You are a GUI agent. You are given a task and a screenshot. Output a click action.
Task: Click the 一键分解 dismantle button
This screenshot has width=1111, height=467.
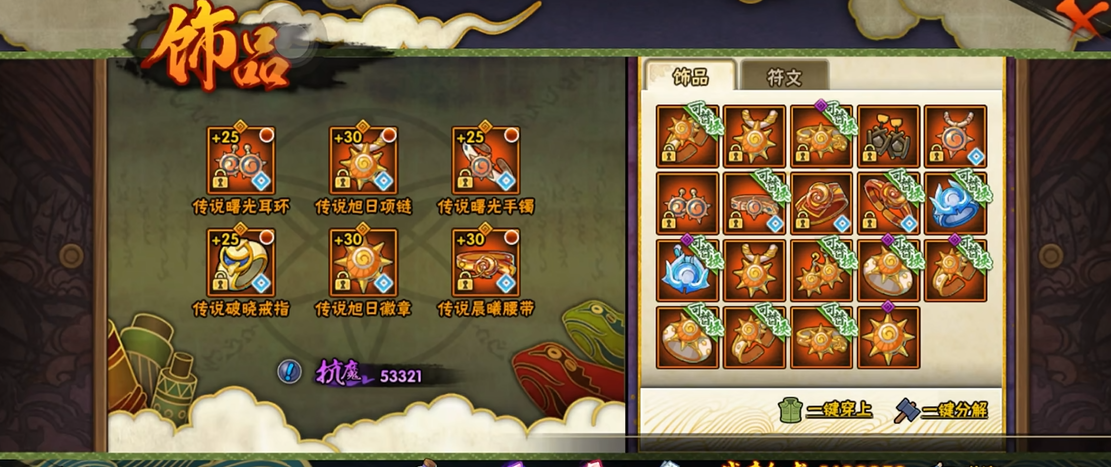click(941, 410)
